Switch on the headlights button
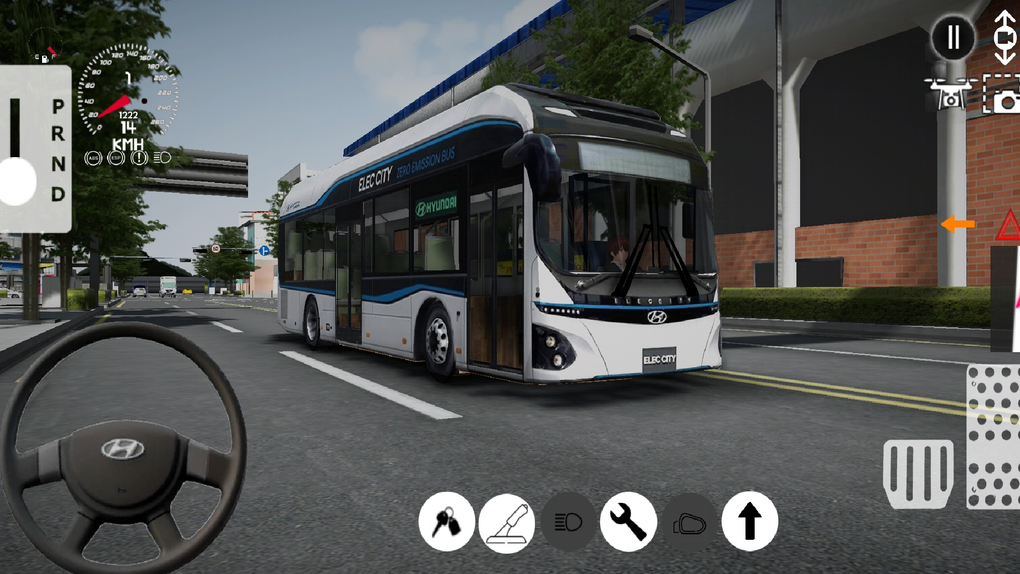This screenshot has width=1020, height=574. click(568, 522)
